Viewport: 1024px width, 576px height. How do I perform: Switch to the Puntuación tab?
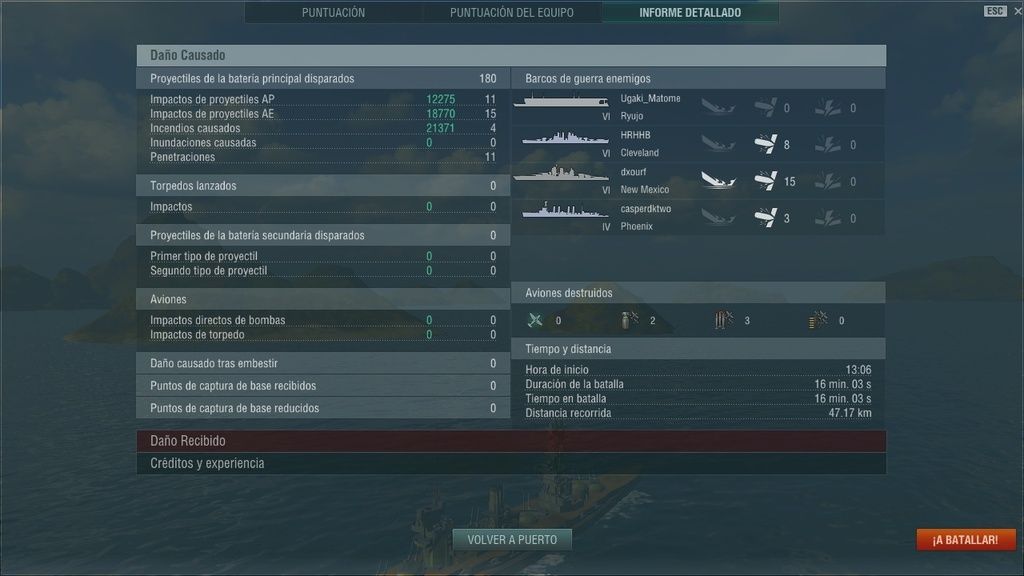coord(333,13)
